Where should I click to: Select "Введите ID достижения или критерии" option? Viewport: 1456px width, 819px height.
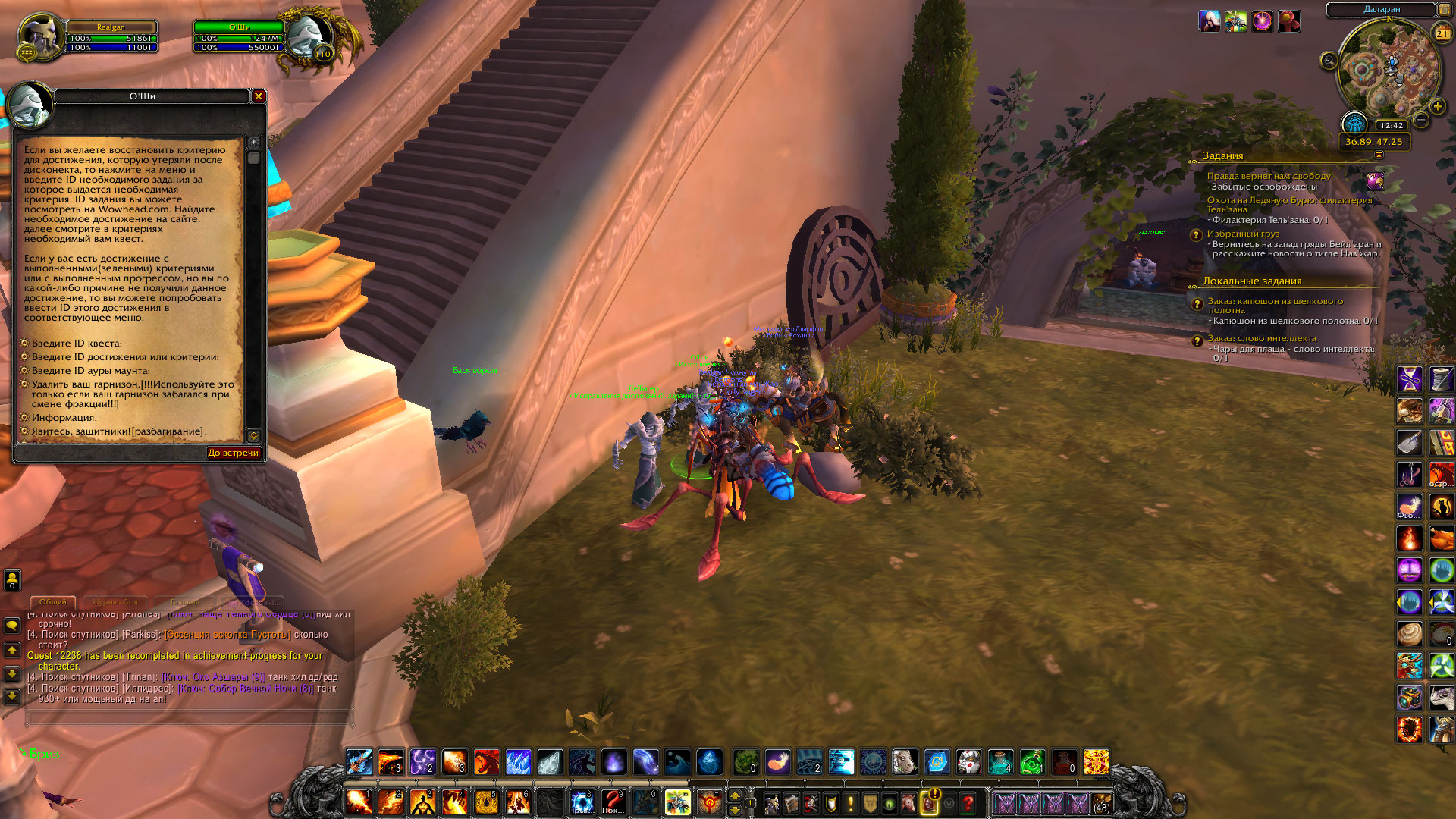(x=125, y=357)
